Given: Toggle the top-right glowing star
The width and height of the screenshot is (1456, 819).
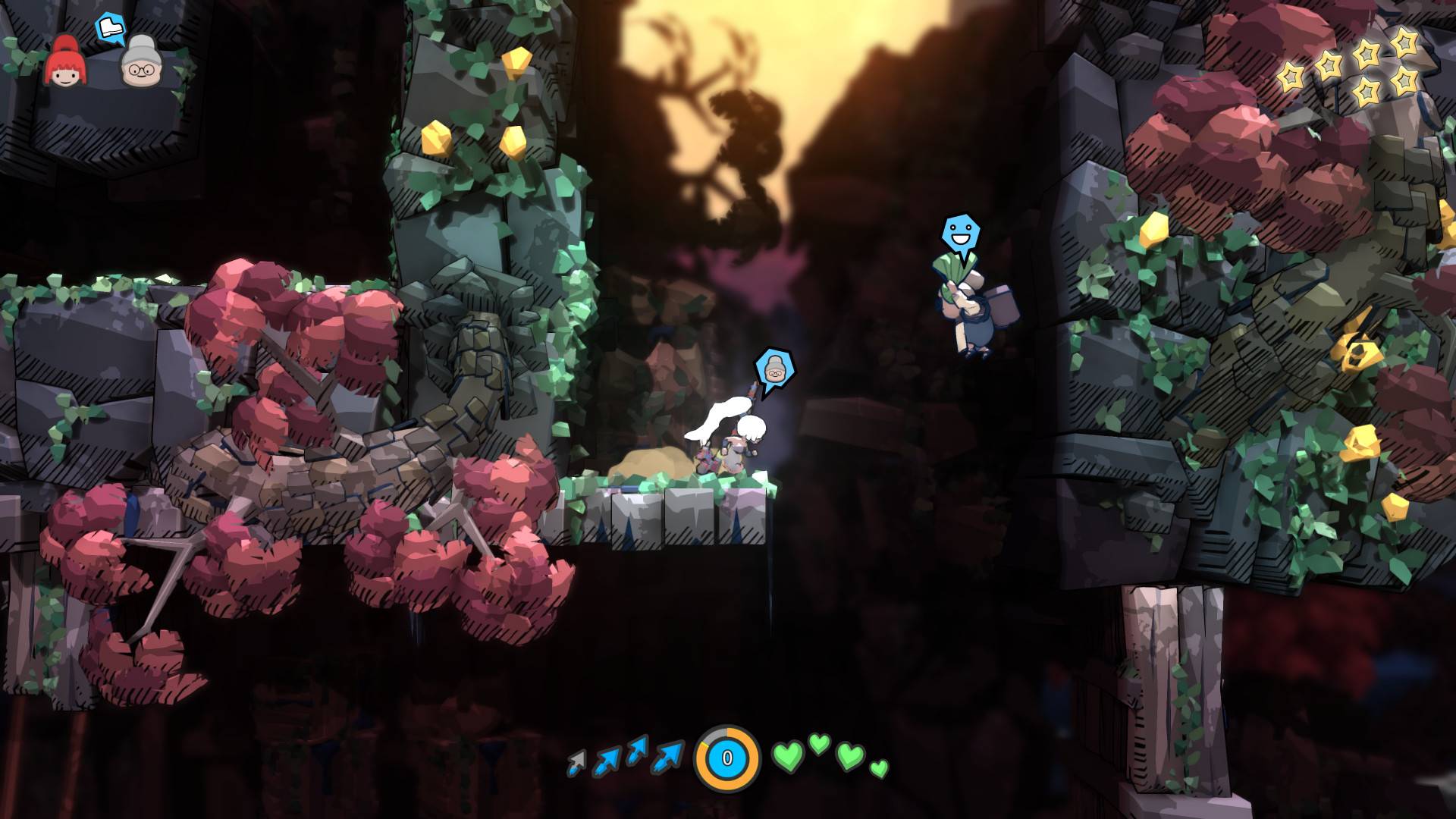Looking at the screenshot, I should point(1404,44).
